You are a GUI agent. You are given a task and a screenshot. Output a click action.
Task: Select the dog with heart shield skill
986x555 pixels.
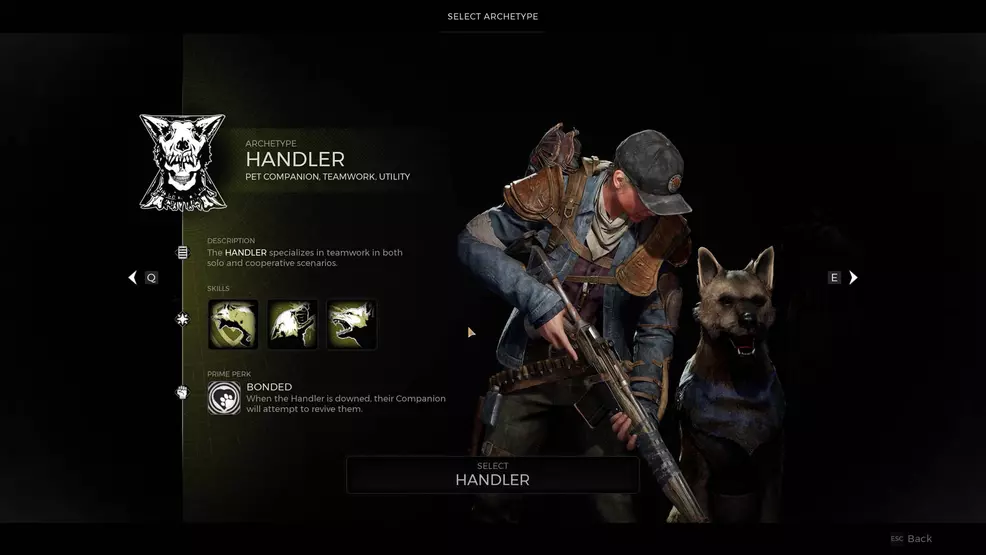233,325
